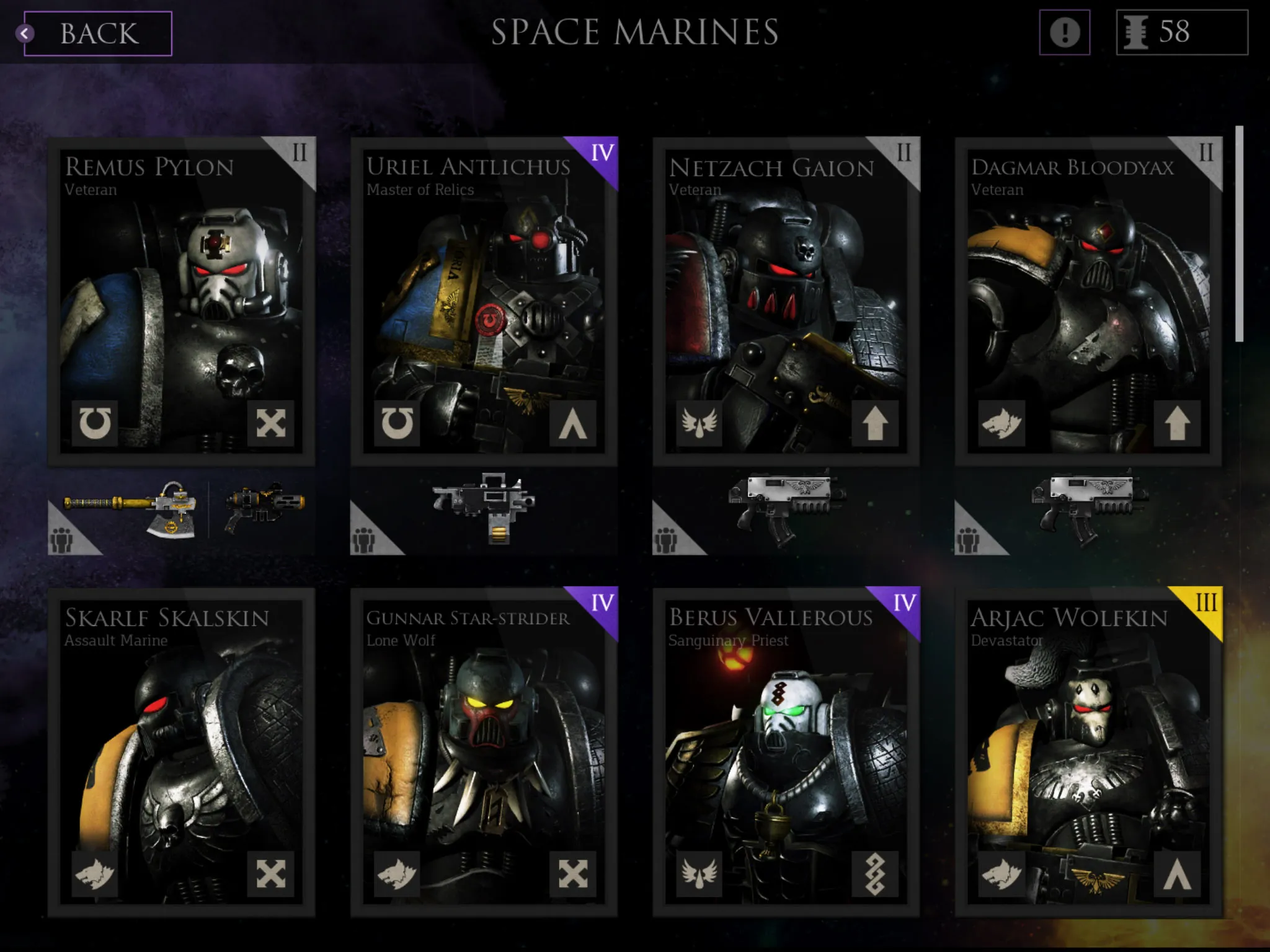The height and width of the screenshot is (952, 1270).
Task: Choose Uriel Antlichus, Master of Relics
Action: pos(484,301)
